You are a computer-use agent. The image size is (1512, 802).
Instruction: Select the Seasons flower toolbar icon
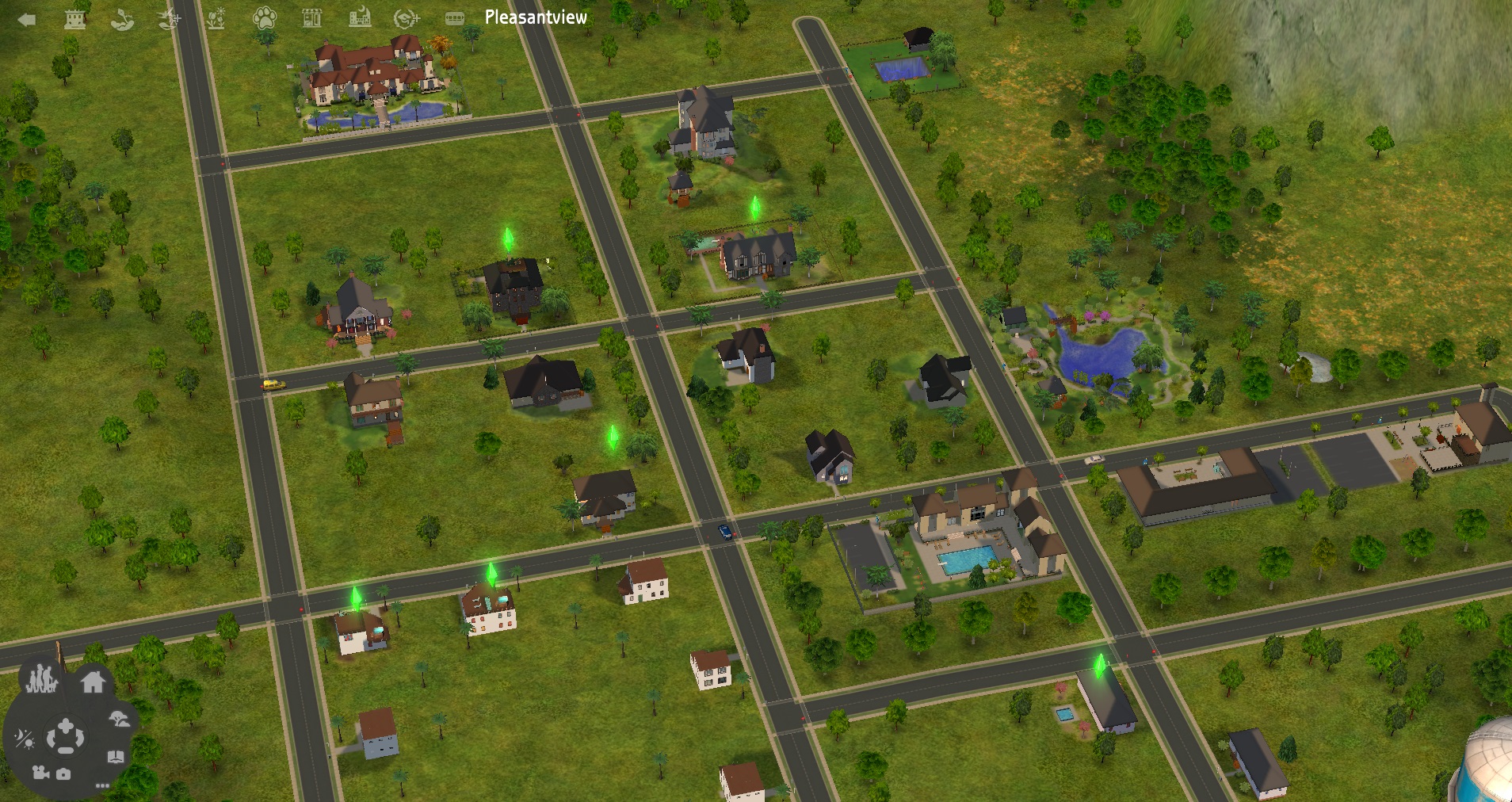(218, 19)
